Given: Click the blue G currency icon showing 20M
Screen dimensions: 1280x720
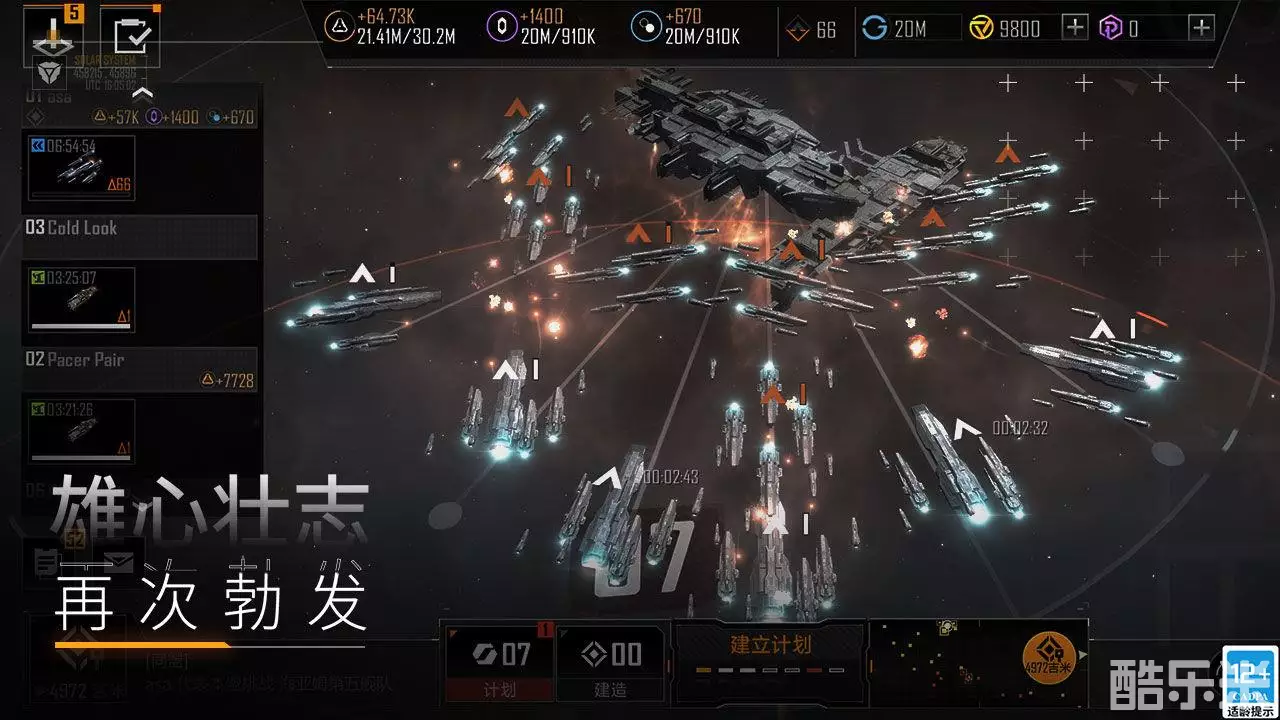Looking at the screenshot, I should (873, 28).
